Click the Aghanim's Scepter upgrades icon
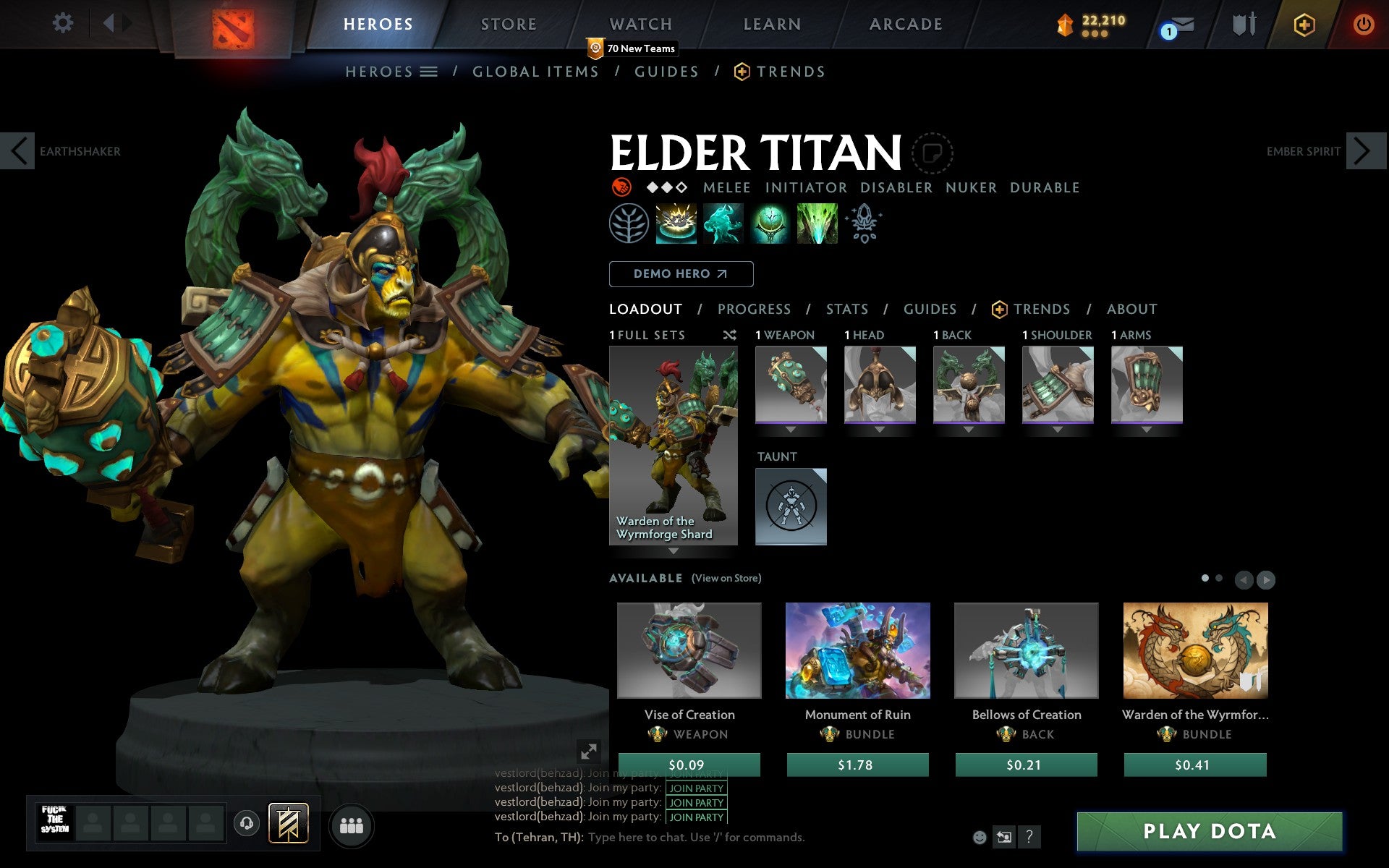Viewport: 1389px width, 868px height. click(865, 224)
